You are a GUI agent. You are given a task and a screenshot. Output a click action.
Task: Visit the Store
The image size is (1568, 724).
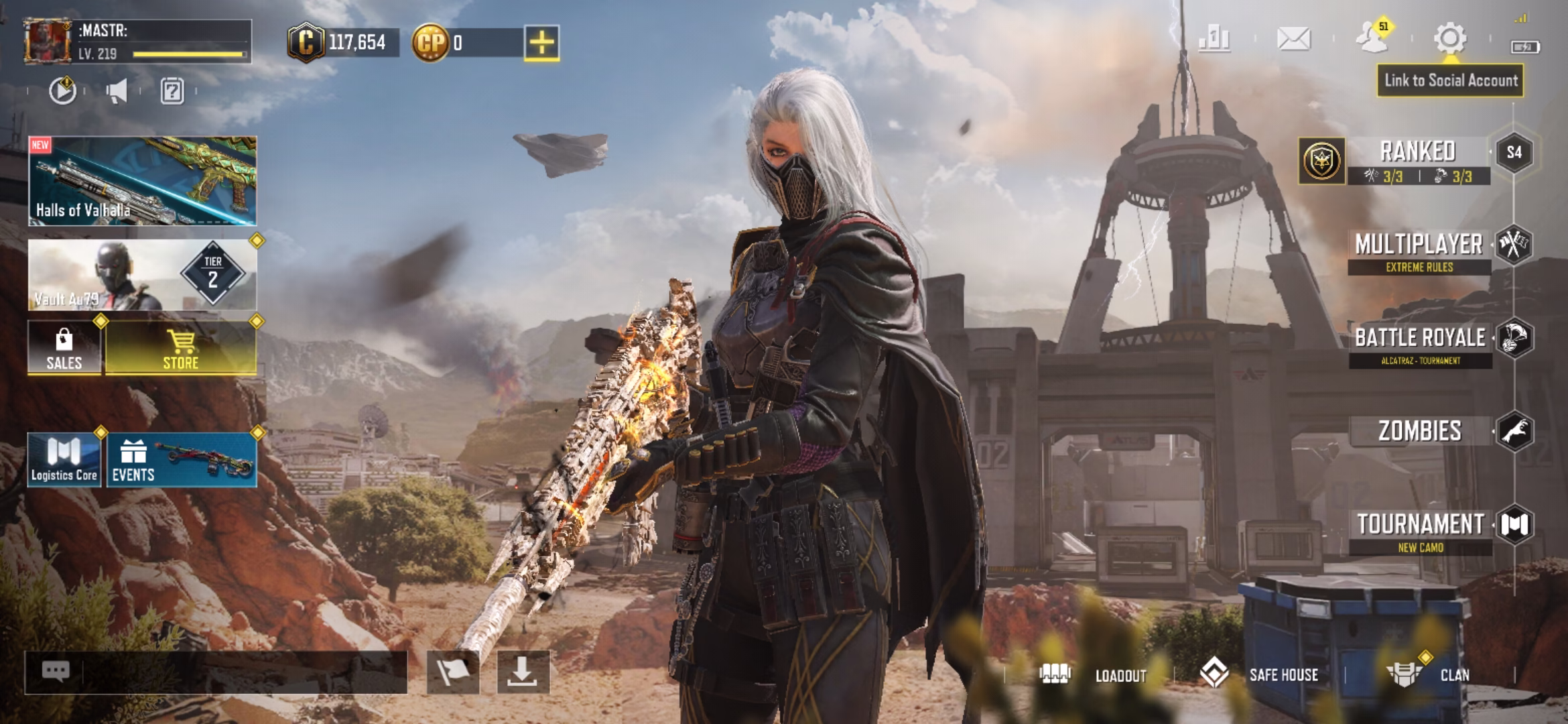(181, 347)
